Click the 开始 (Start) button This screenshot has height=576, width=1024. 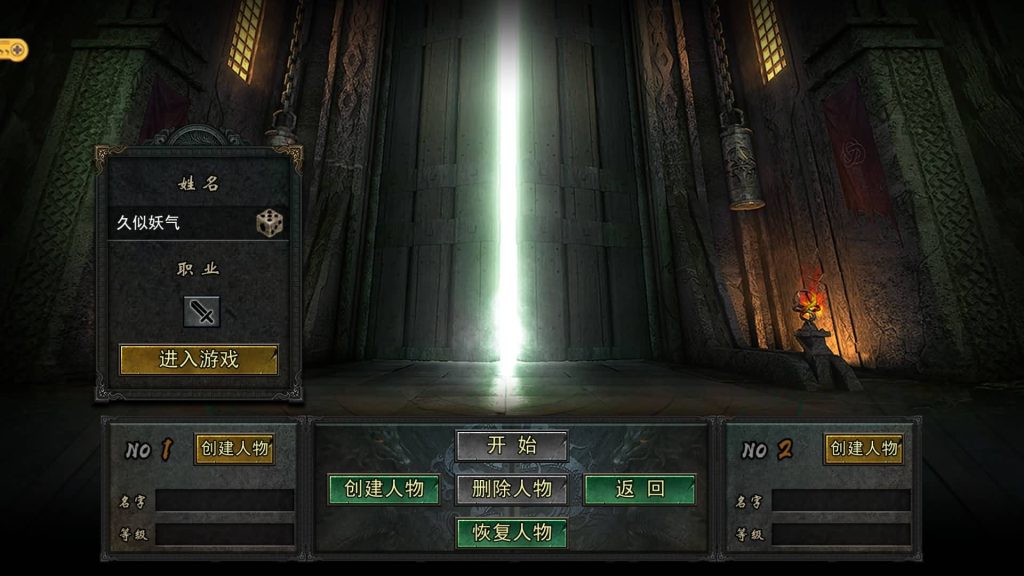(x=512, y=446)
